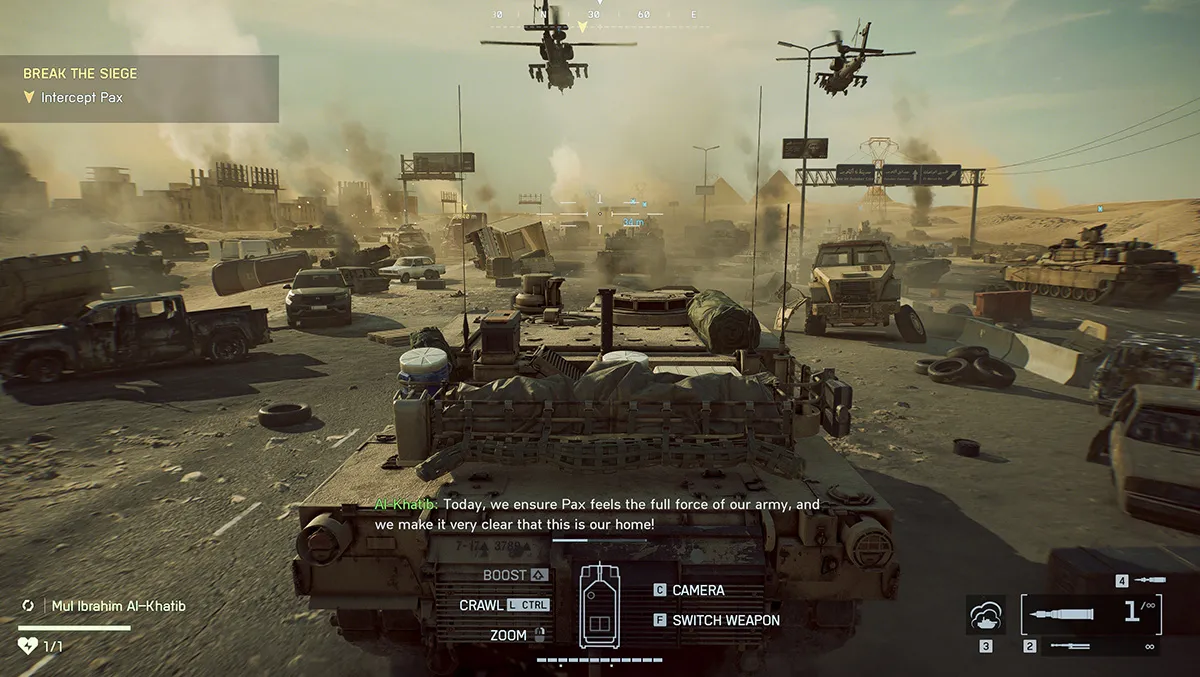The image size is (1200, 677).
Task: Select the main cannon shell weapon slot
Action: click(1090, 613)
